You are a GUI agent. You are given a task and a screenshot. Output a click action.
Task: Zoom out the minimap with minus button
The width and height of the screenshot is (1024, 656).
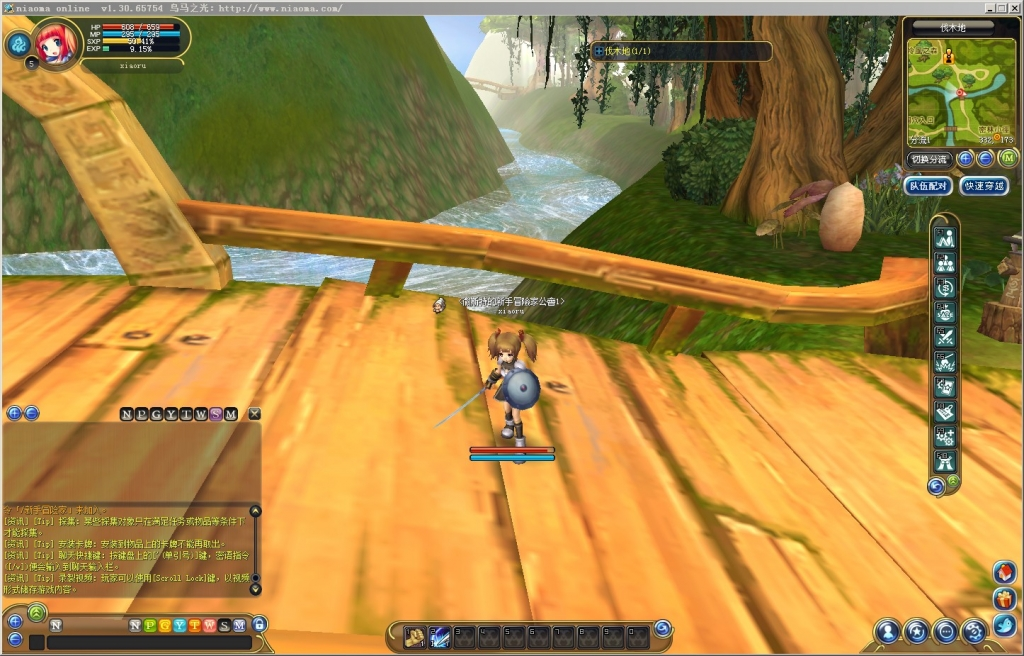pos(984,159)
